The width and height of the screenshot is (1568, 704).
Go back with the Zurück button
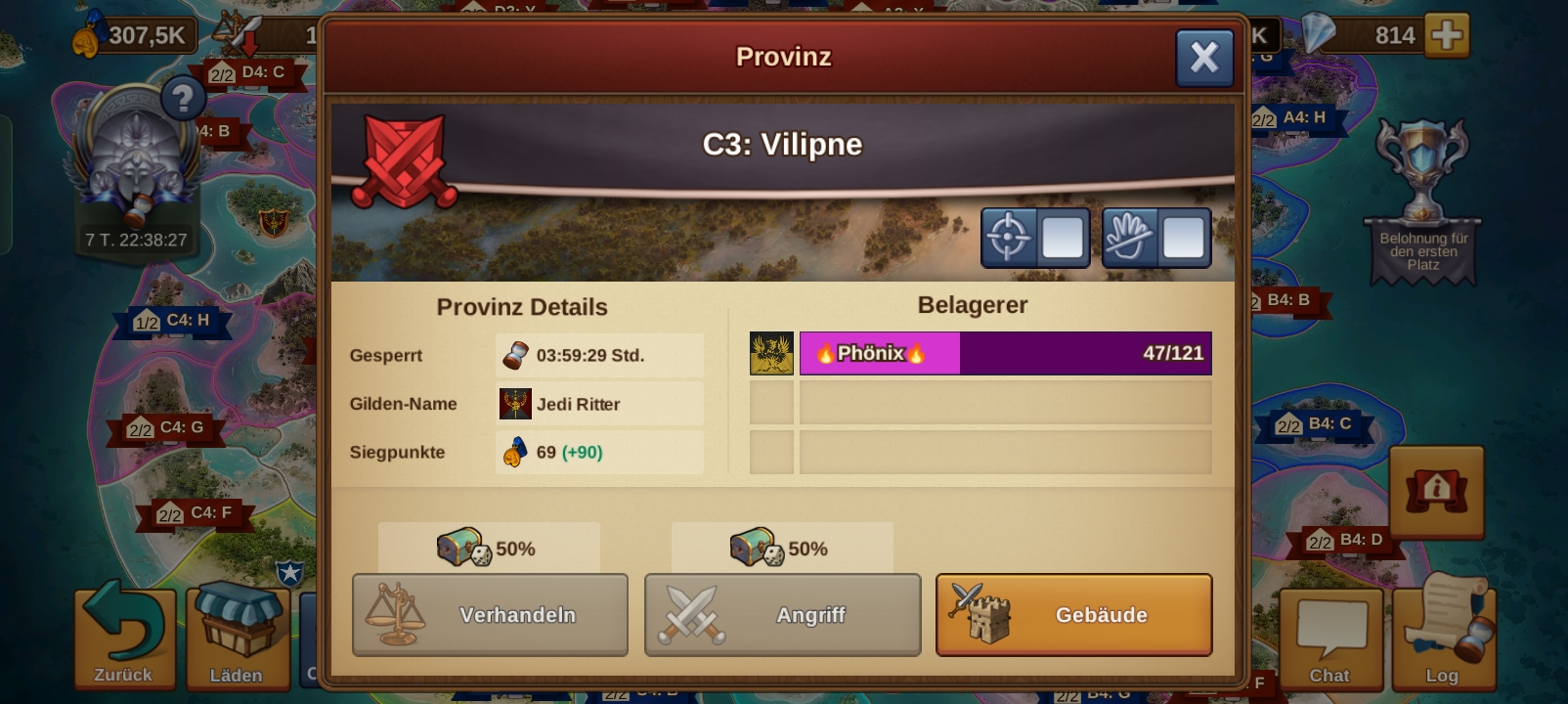124,636
